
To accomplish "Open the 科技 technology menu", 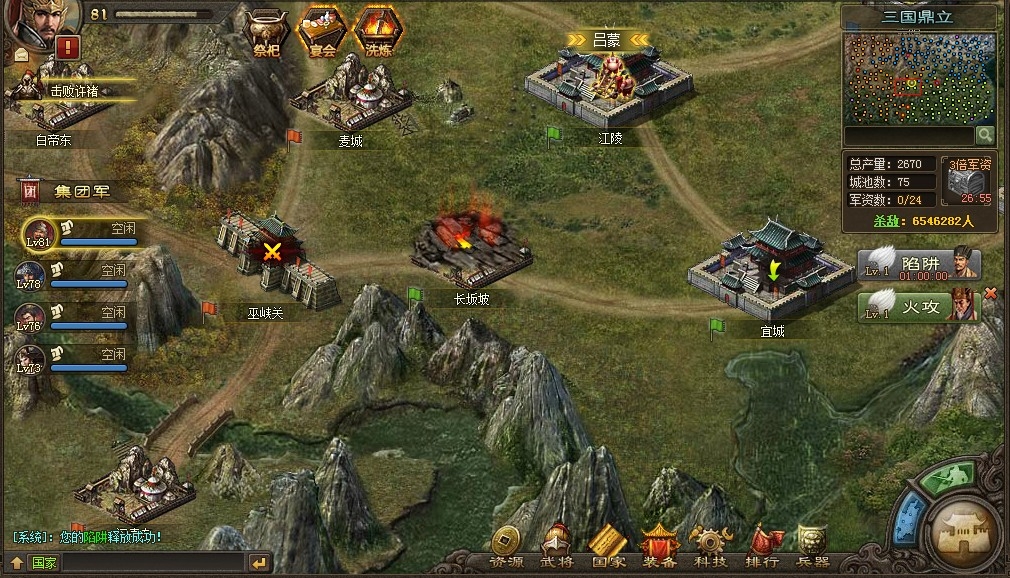I will (711, 548).
